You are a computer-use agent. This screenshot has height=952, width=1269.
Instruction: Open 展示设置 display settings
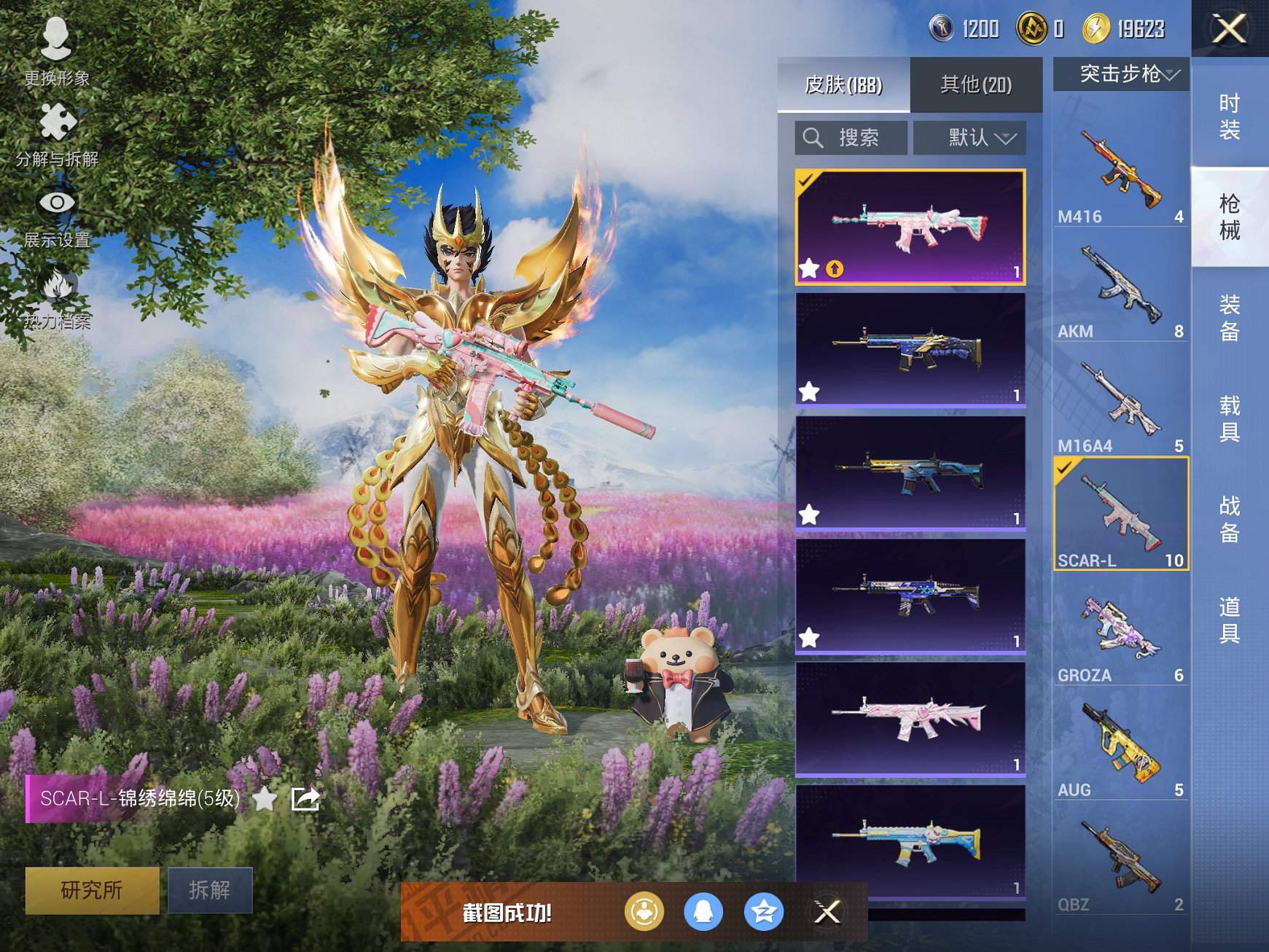coord(56,215)
